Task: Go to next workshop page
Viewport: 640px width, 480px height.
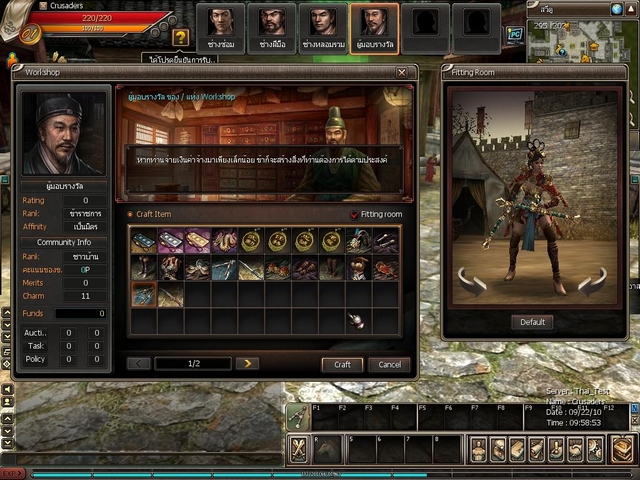Action: (x=247, y=364)
